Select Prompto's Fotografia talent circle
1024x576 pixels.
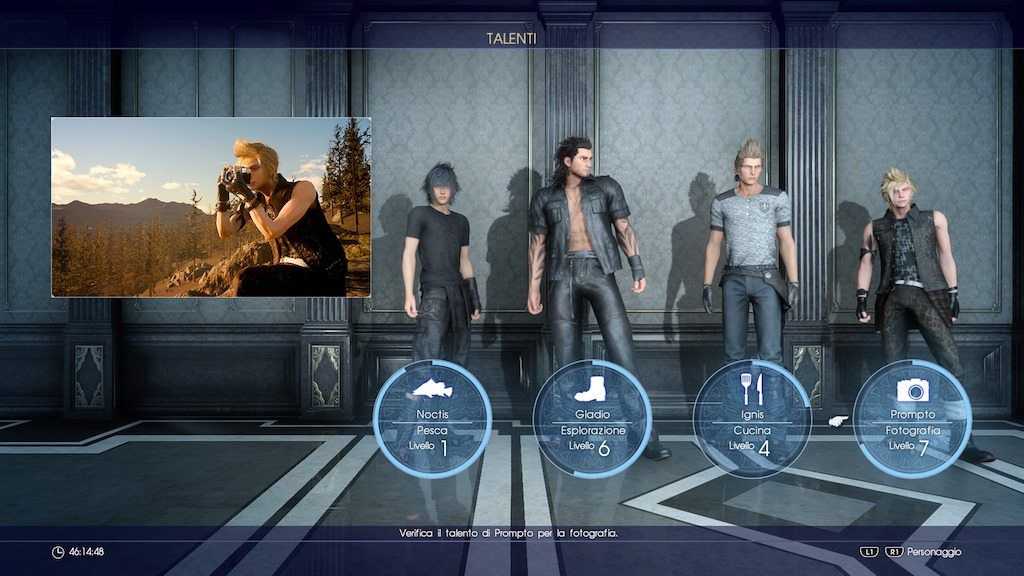pos(912,418)
